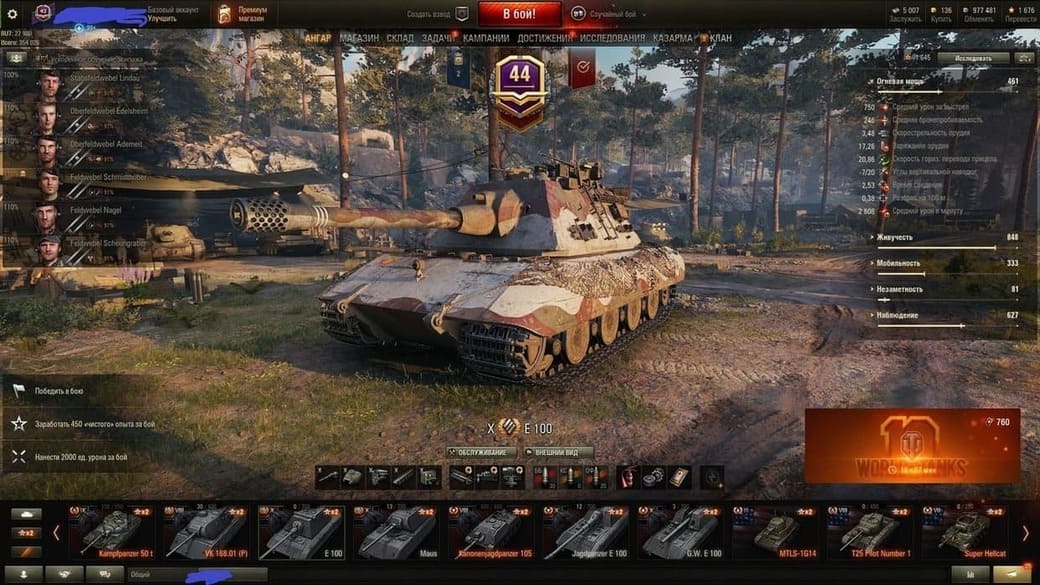Open the World of Tanks event banner
The image size is (1040, 585).
pyautogui.click(x=912, y=446)
